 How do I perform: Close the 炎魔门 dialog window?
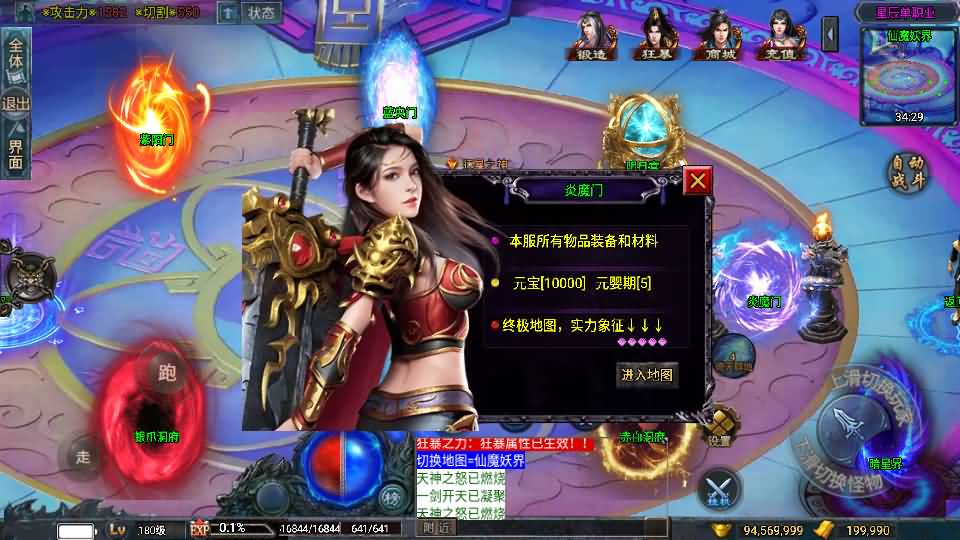(x=697, y=180)
